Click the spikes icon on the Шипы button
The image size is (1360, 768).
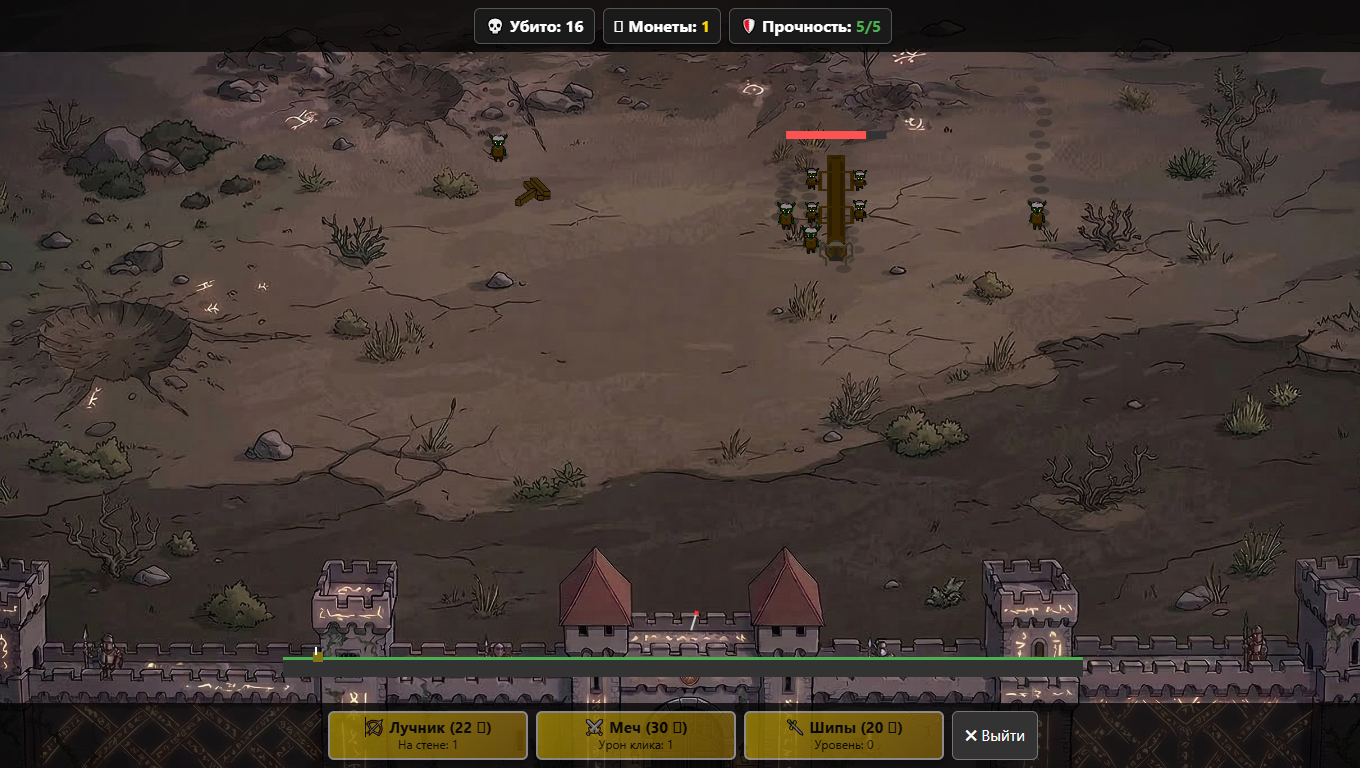pos(795,729)
